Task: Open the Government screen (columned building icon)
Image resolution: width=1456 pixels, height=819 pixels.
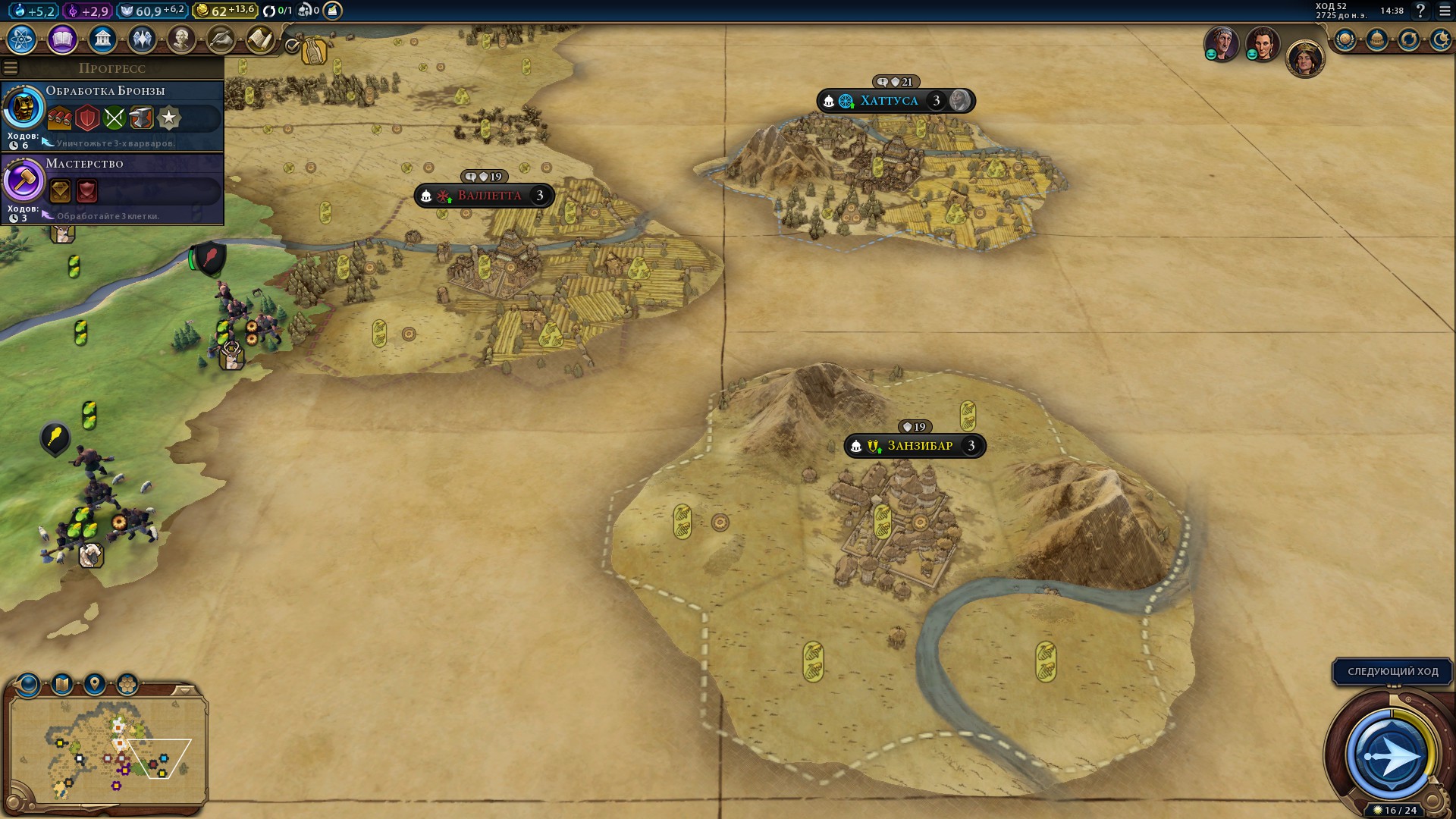Action: click(102, 39)
